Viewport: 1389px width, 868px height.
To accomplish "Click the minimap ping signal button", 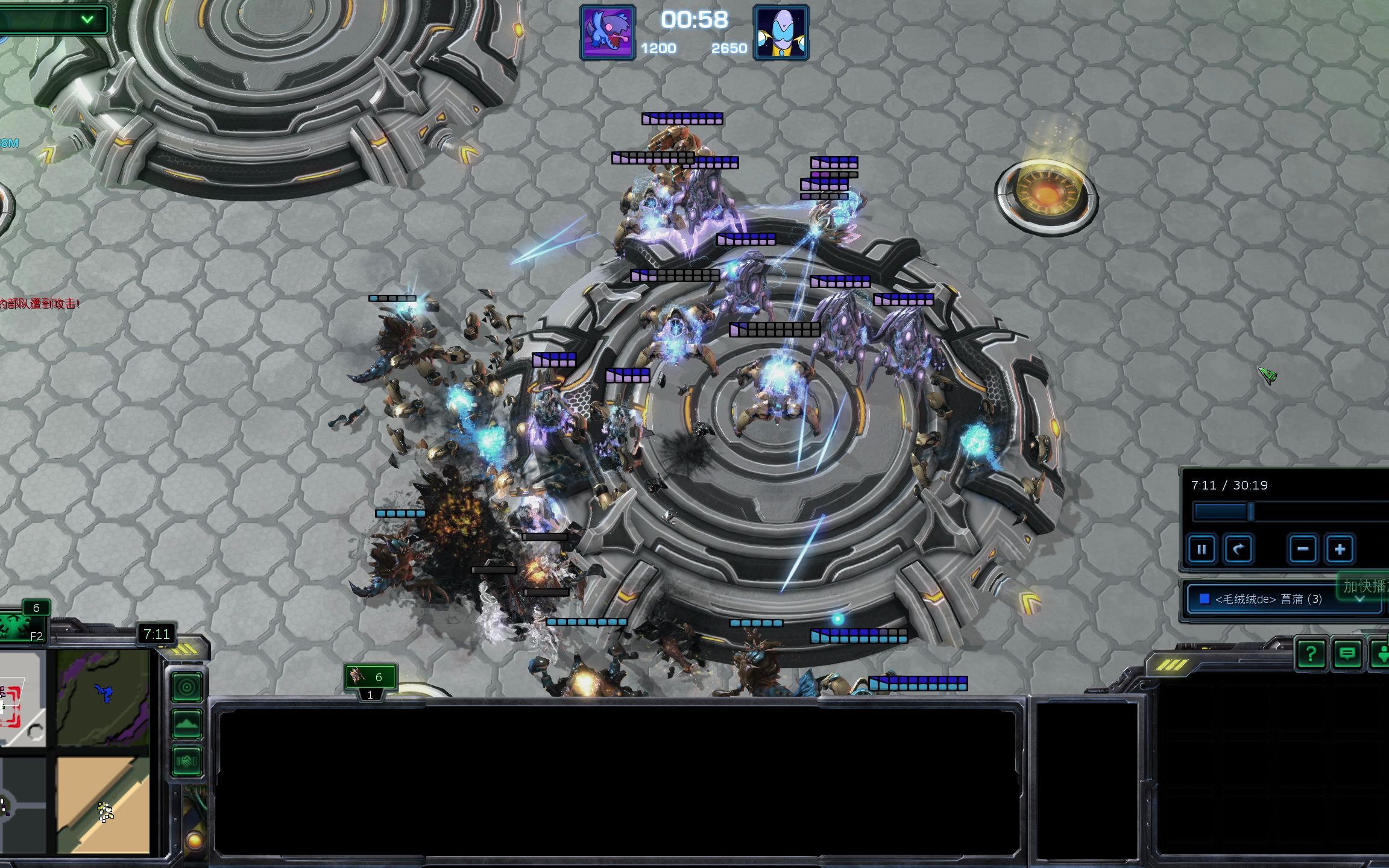I will click(x=186, y=687).
